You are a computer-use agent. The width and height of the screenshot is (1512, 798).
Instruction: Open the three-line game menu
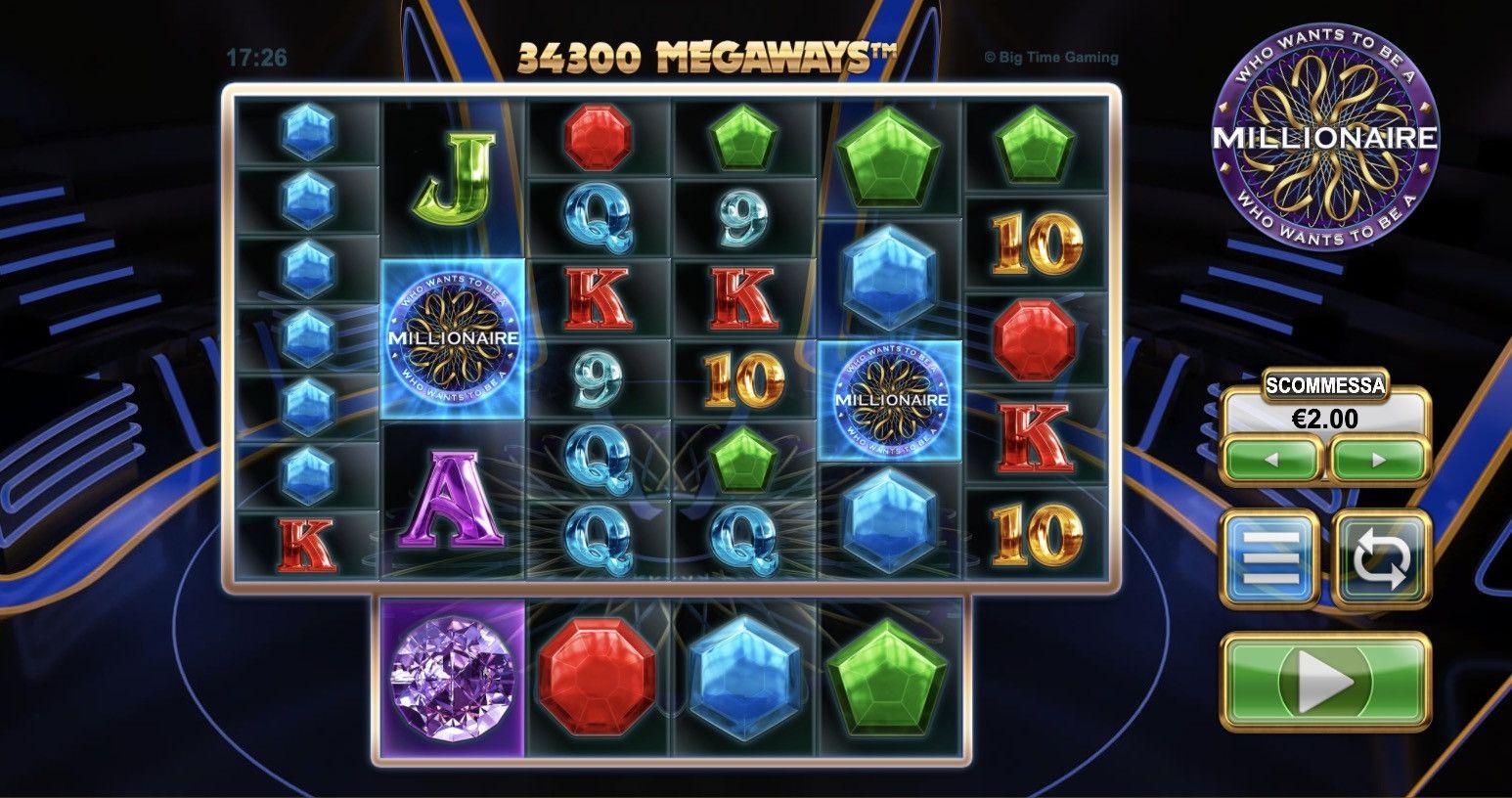point(1270,559)
